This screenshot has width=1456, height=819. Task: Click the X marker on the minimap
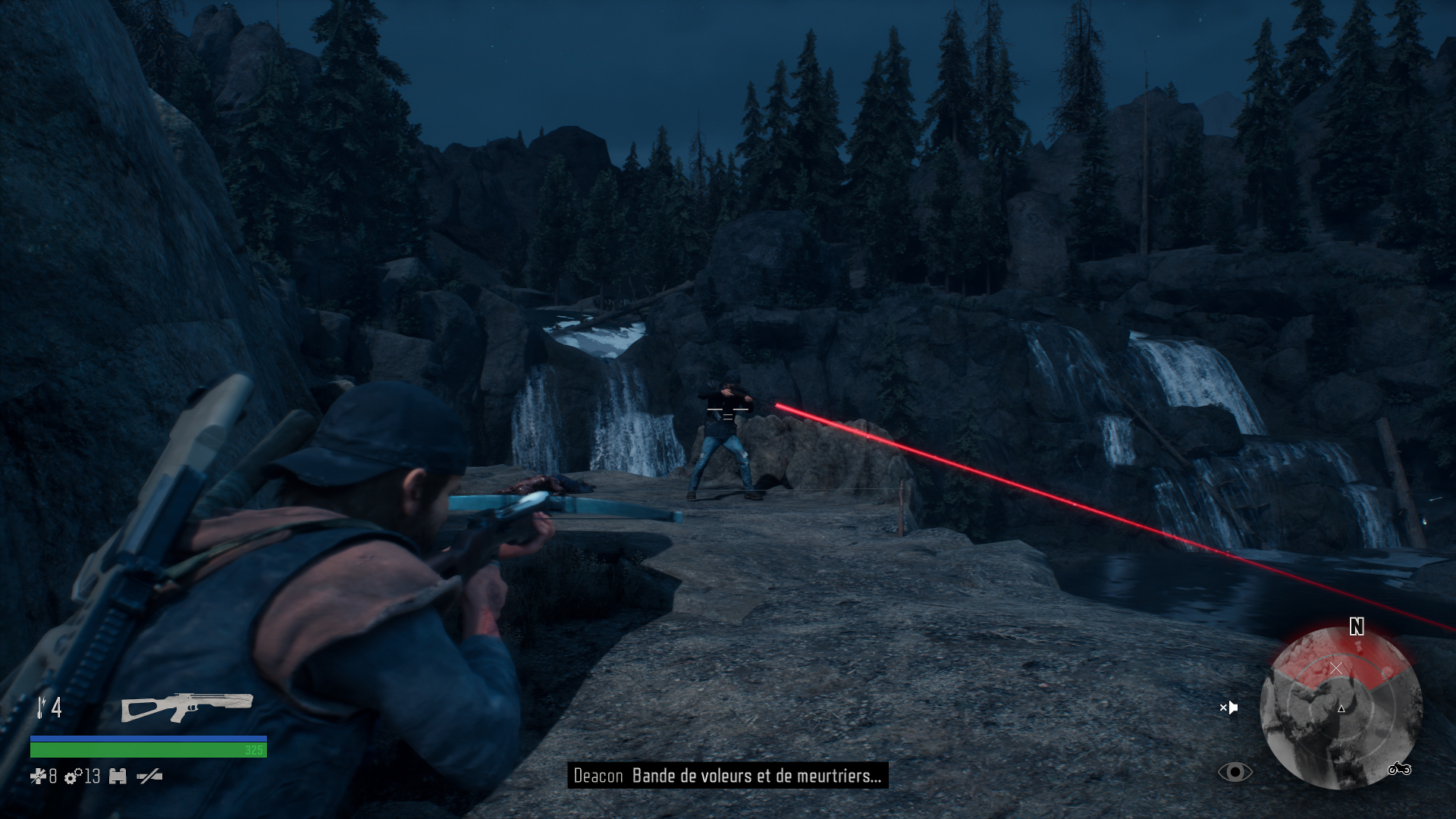(x=1336, y=668)
